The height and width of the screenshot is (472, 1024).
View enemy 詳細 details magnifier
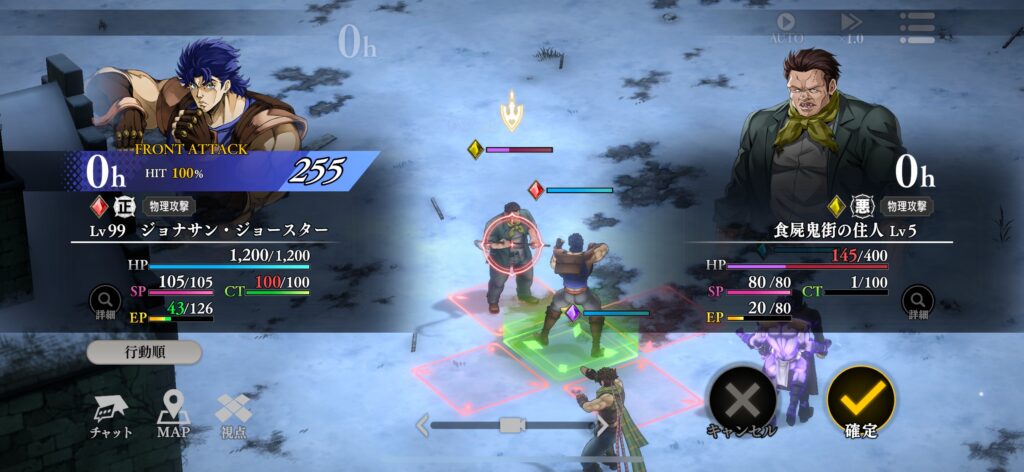917,300
